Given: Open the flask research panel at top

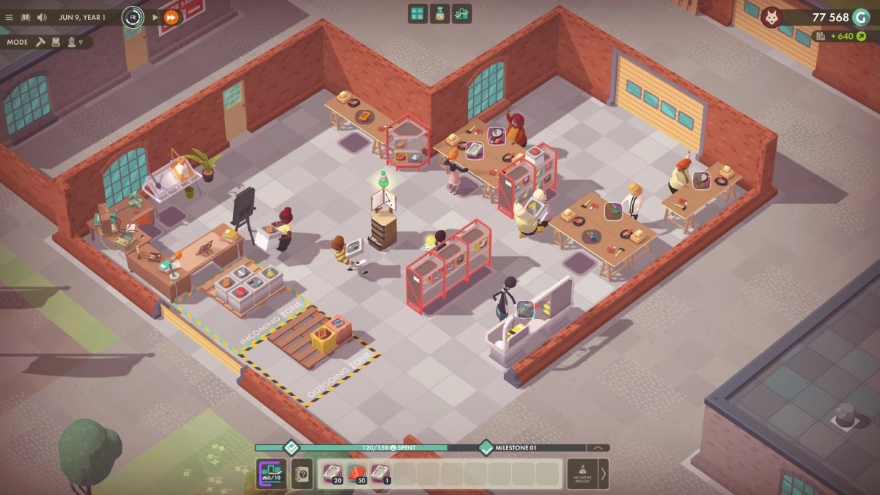Looking at the screenshot, I should point(439,14).
